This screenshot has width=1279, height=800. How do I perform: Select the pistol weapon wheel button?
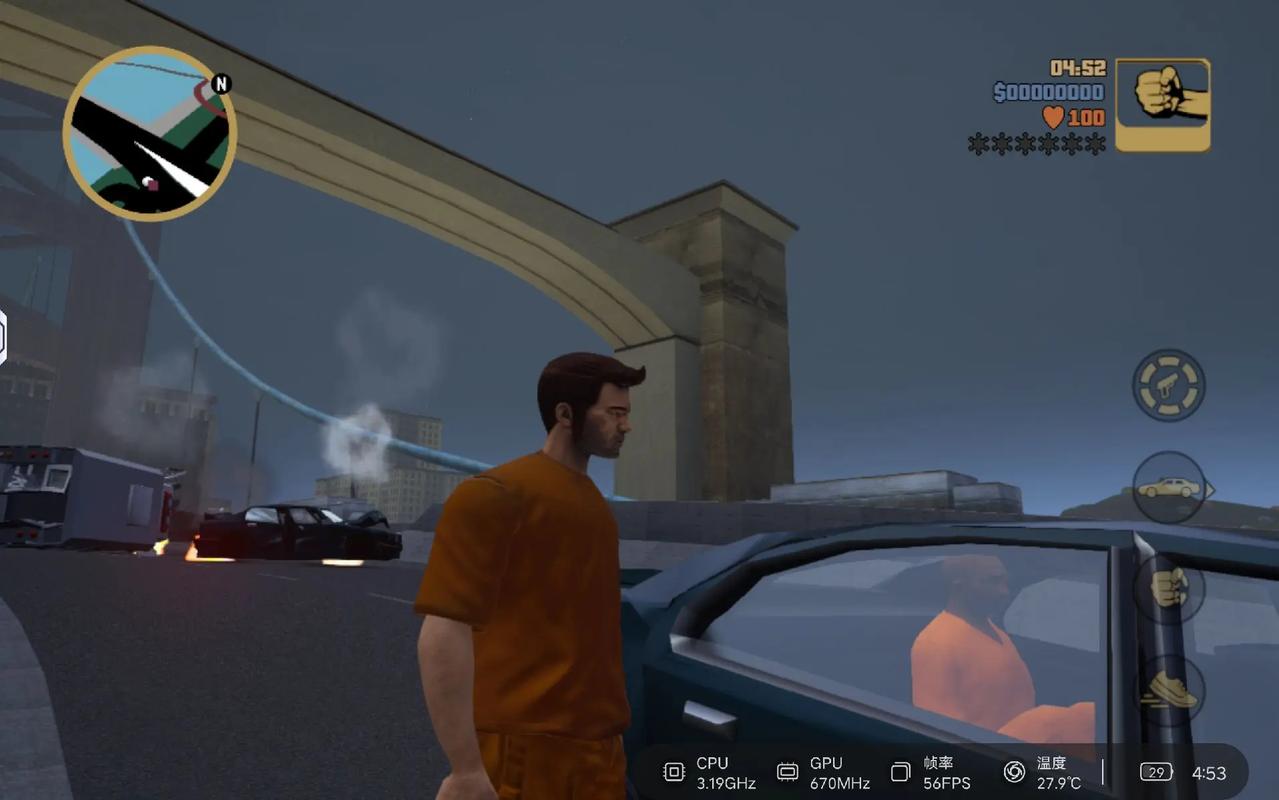[1168, 385]
